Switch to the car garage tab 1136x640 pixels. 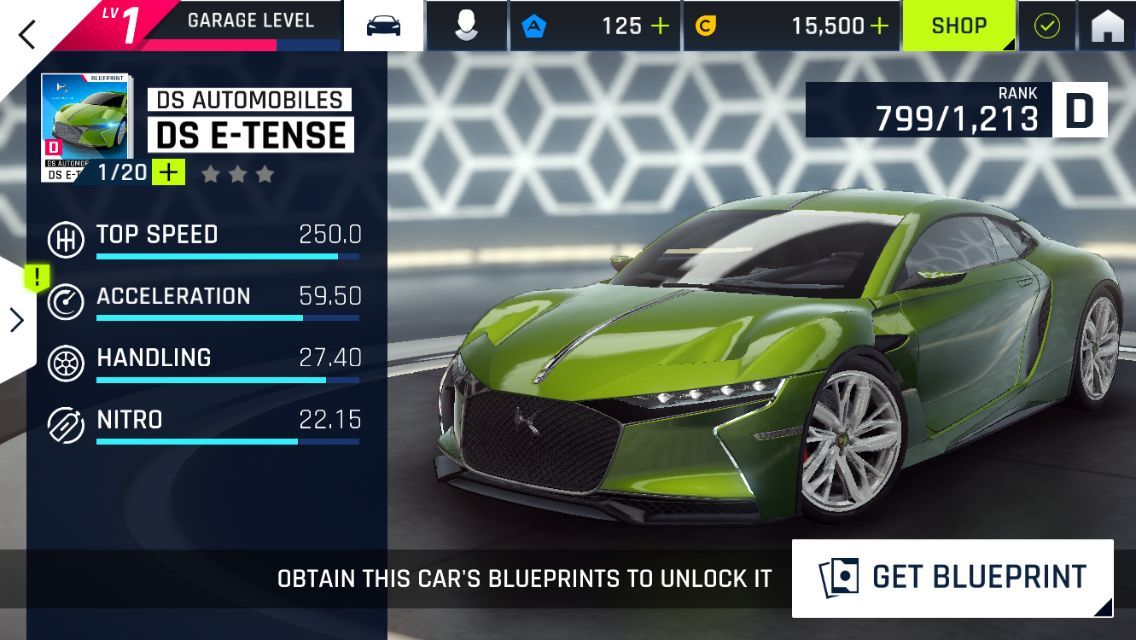coord(384,26)
